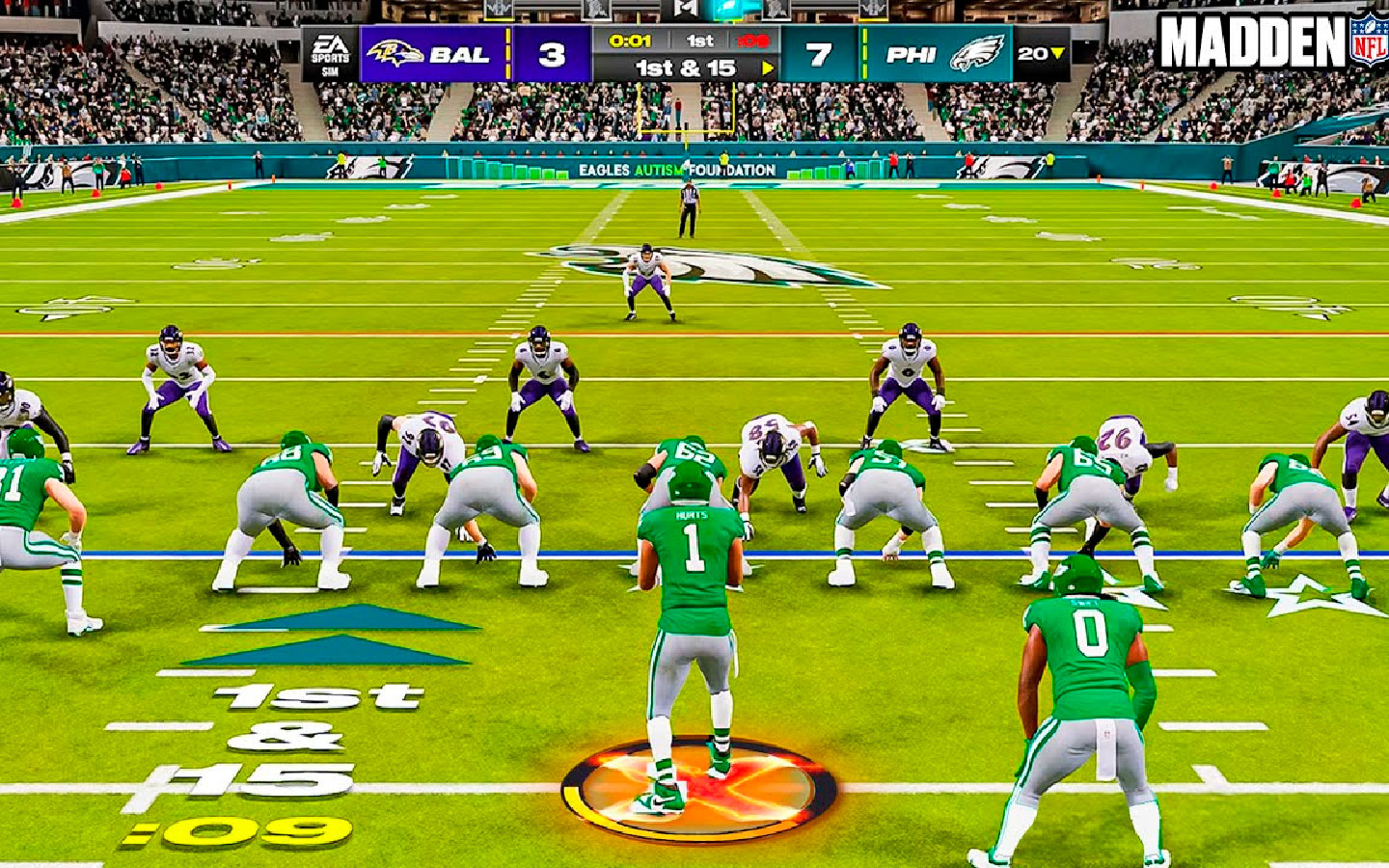Viewport: 1389px width, 868px height.
Task: Click the Madden NFL logo overlay
Action: click(1269, 41)
